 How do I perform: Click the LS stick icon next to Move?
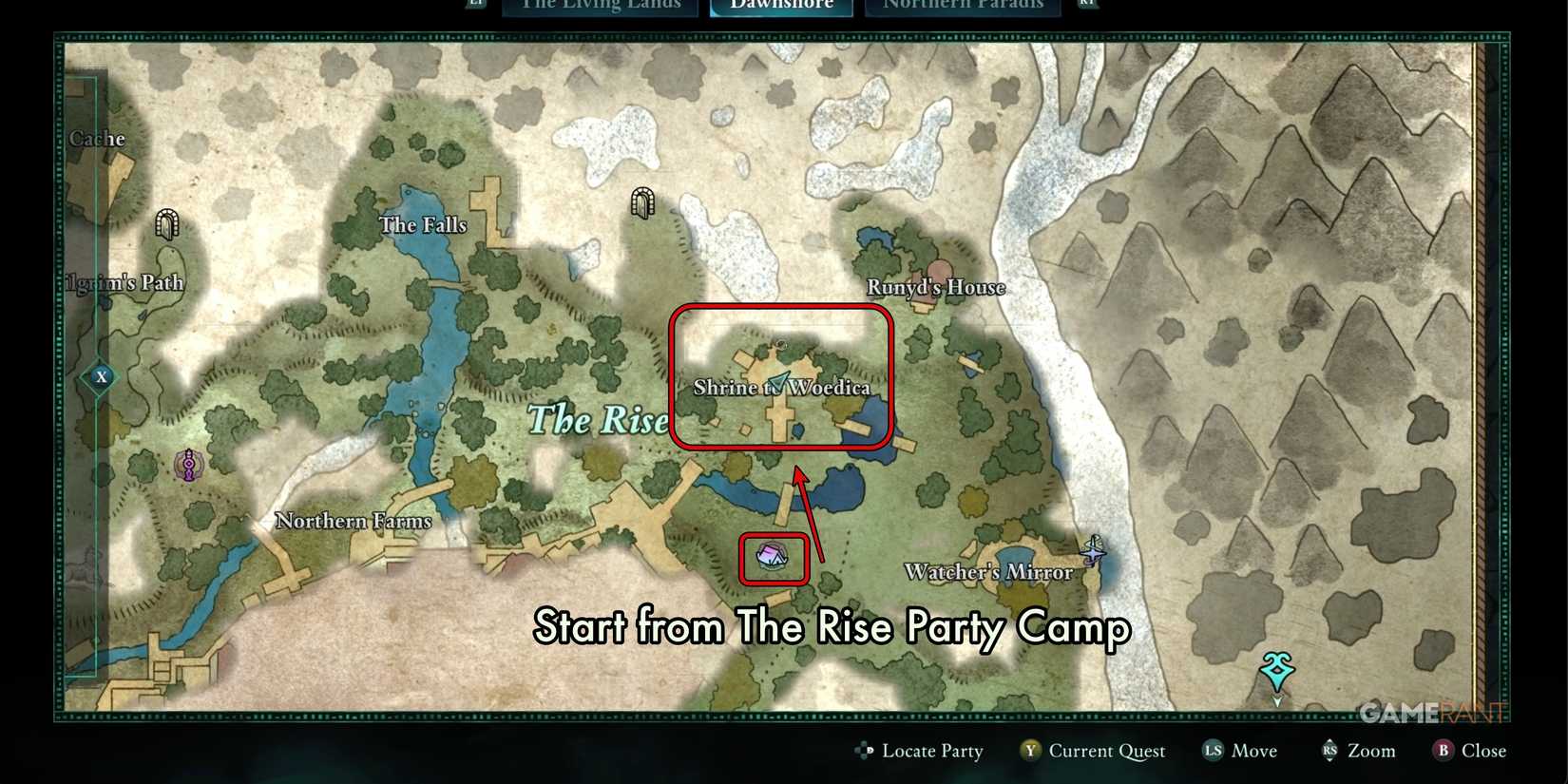[1211, 751]
